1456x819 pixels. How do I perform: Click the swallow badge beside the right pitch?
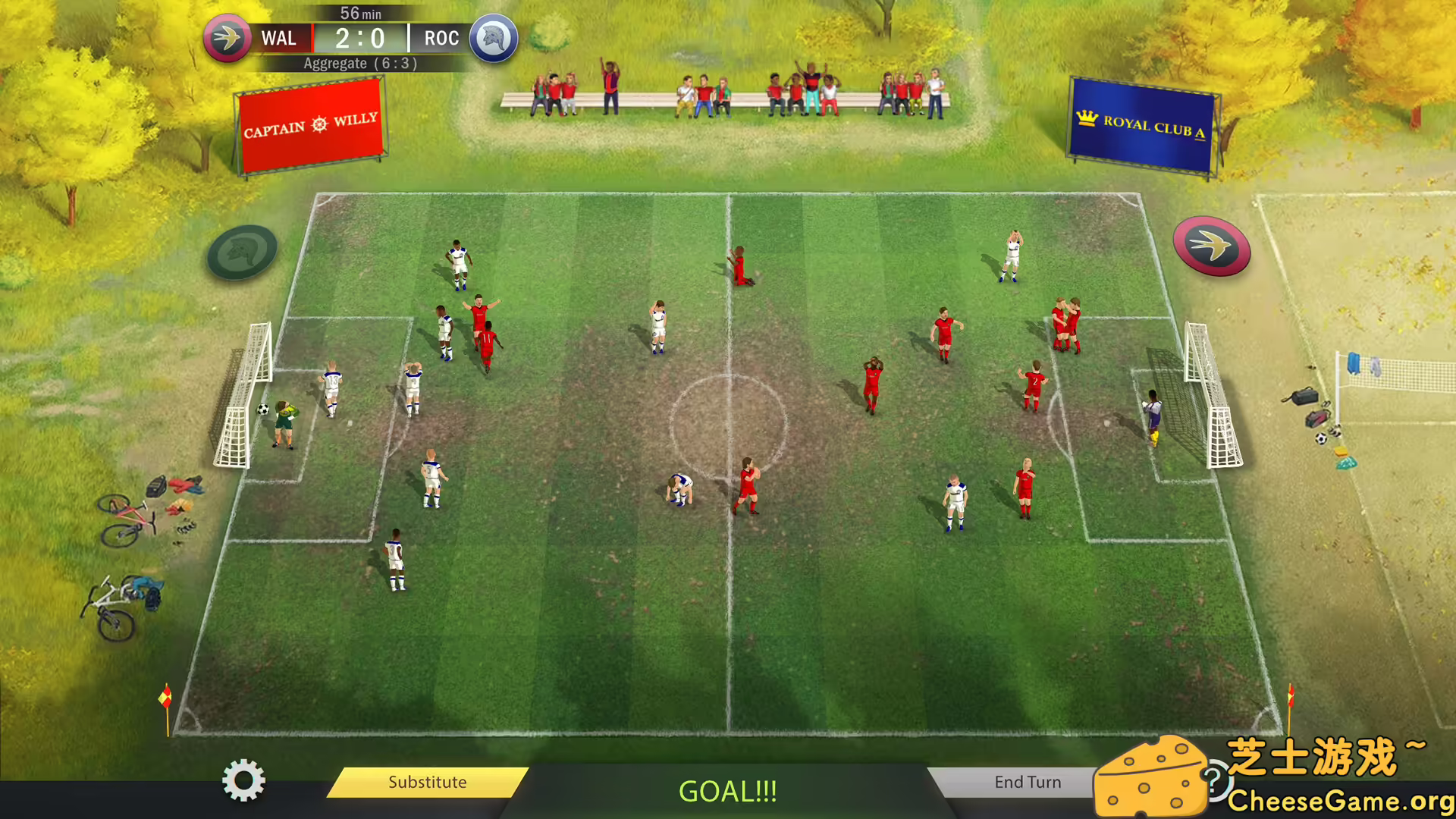1213,246
